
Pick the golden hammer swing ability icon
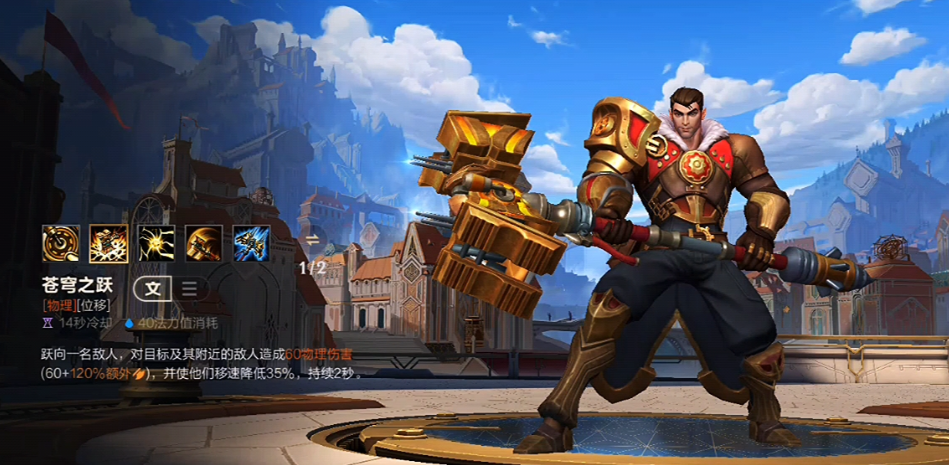(203, 242)
